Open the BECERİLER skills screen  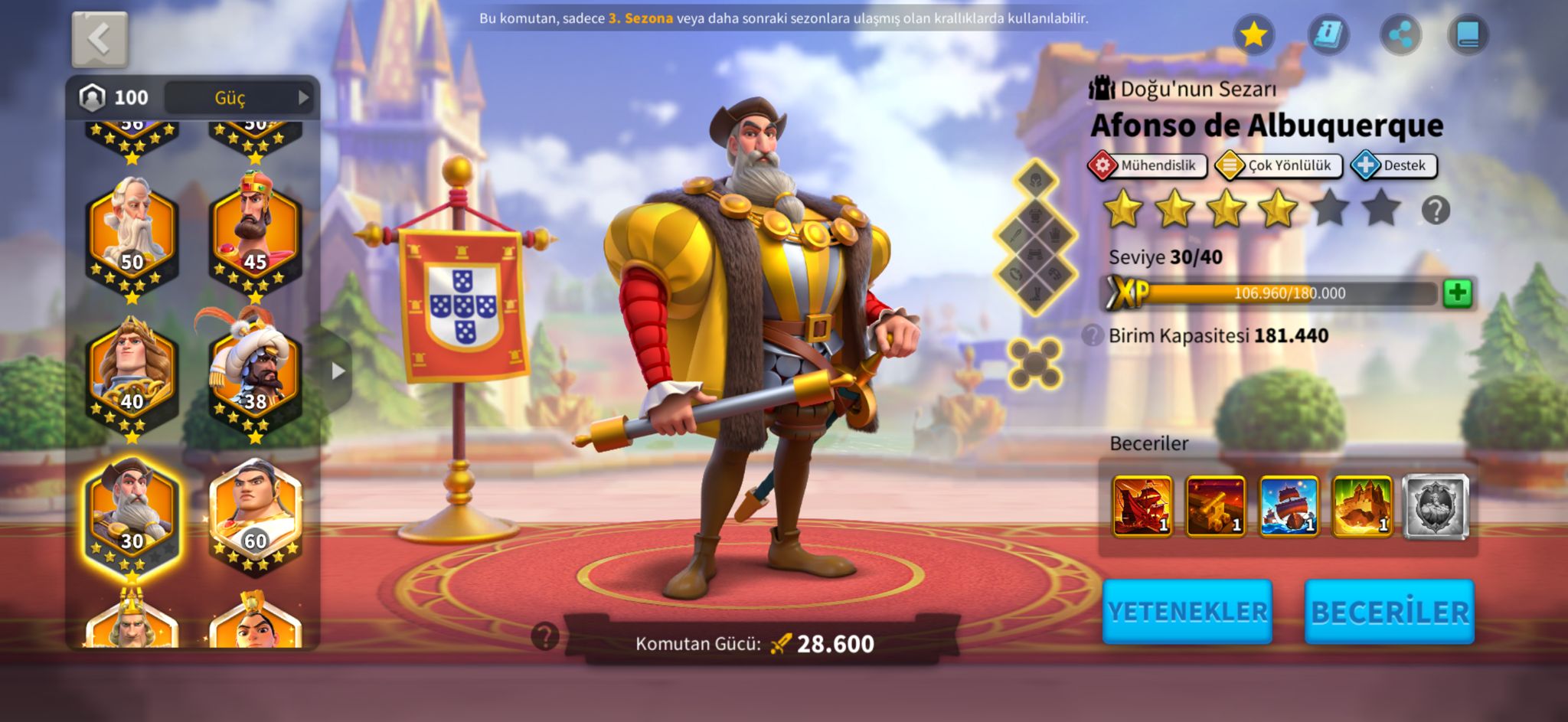click(x=1390, y=611)
